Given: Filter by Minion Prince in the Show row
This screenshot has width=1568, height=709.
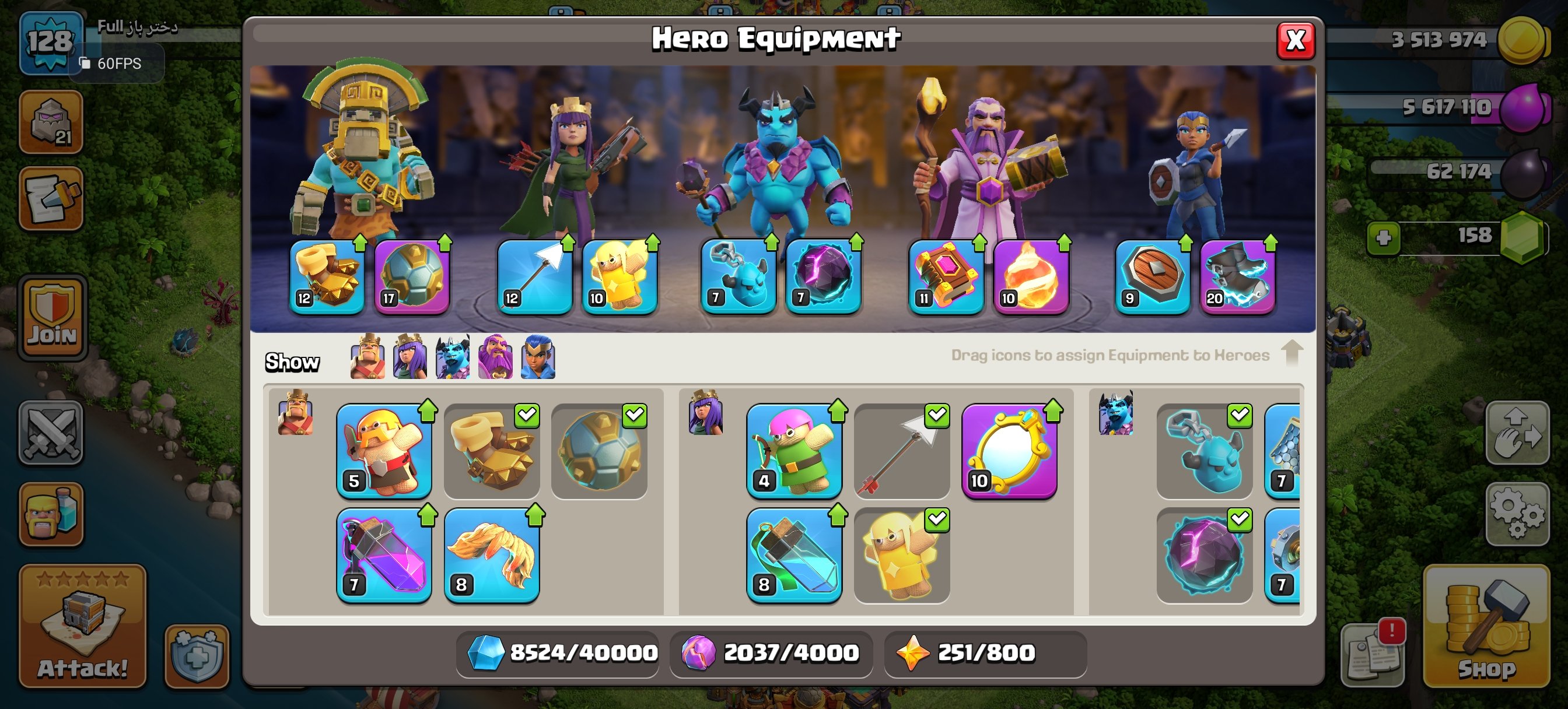Looking at the screenshot, I should 452,358.
